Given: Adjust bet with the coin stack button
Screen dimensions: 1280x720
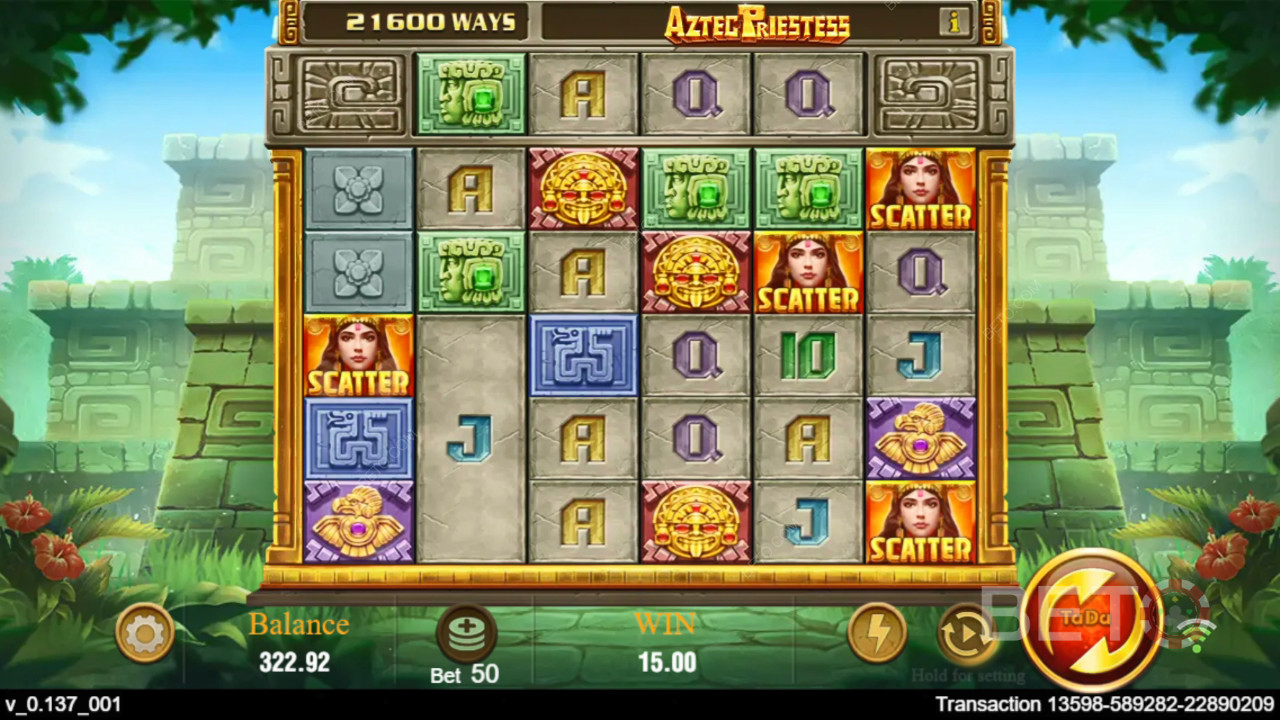Looking at the screenshot, I should 466,633.
